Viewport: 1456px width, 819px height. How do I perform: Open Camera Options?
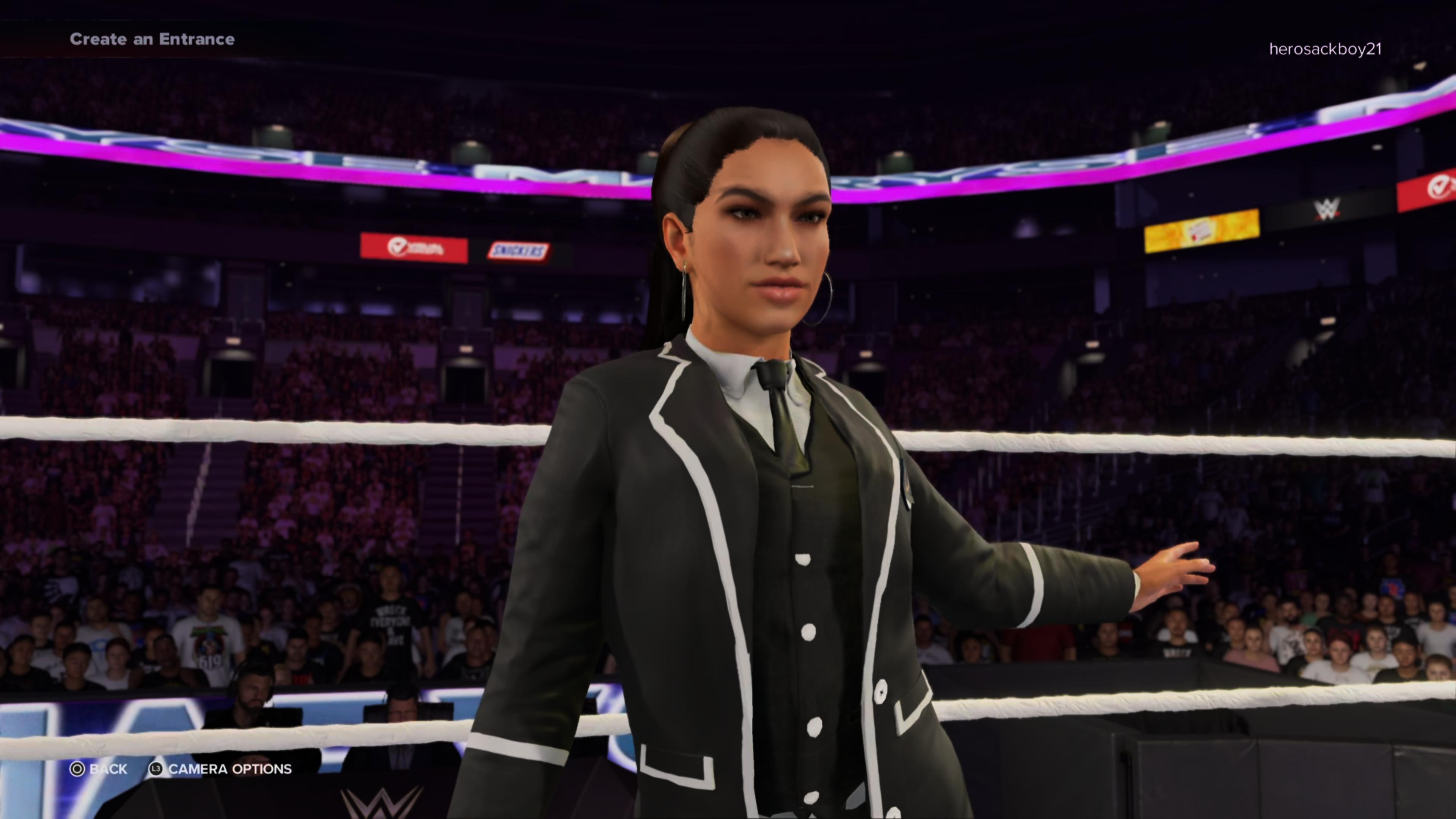pyautogui.click(x=220, y=769)
